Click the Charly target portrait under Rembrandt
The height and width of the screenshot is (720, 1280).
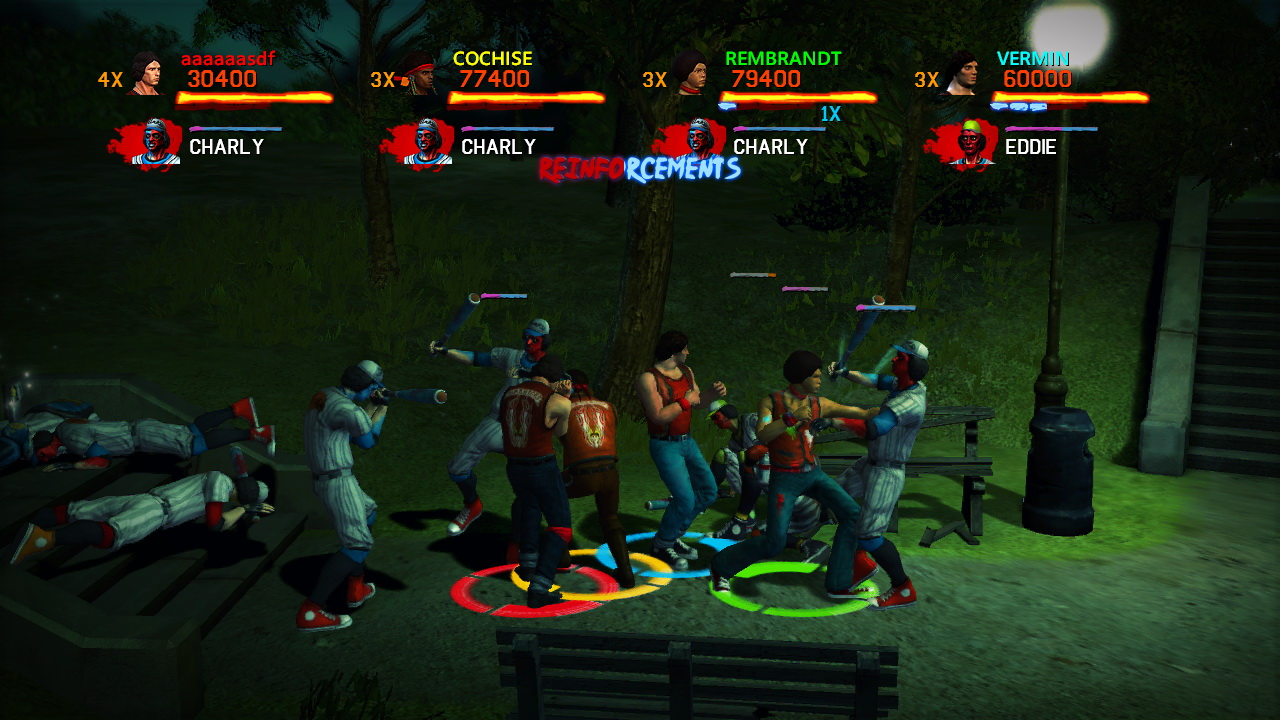tap(698, 143)
